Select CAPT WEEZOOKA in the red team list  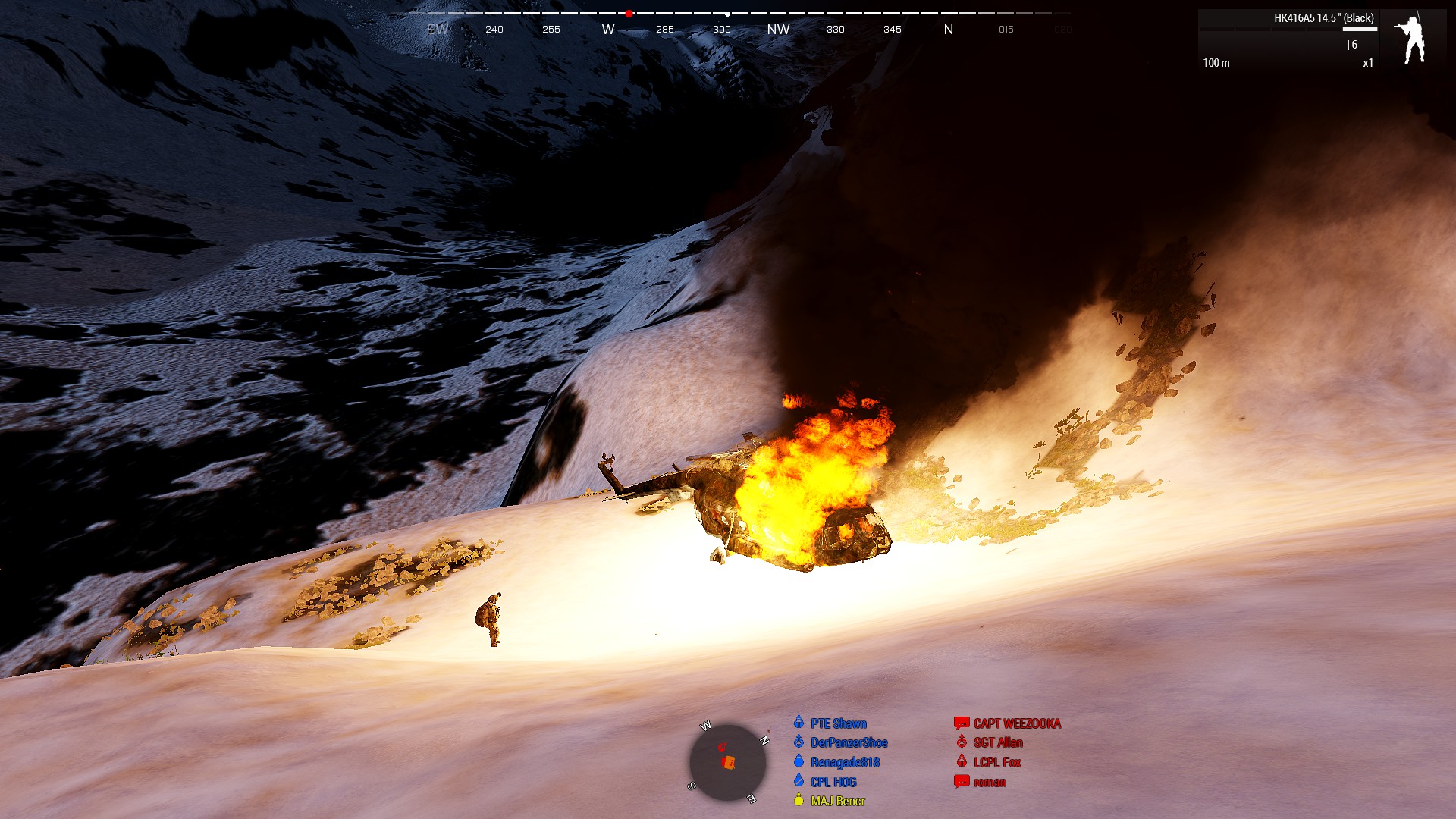click(x=1016, y=723)
